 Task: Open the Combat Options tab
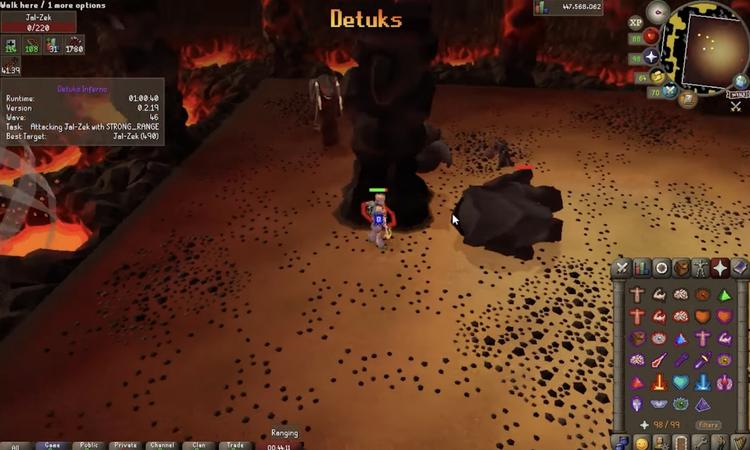[622, 268]
